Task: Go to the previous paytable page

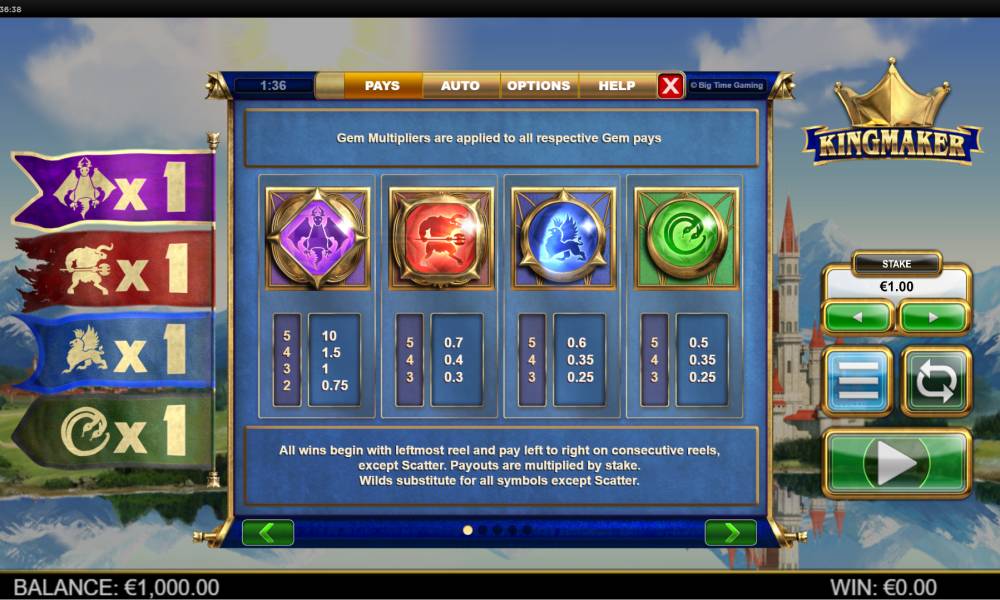Action: point(268,532)
